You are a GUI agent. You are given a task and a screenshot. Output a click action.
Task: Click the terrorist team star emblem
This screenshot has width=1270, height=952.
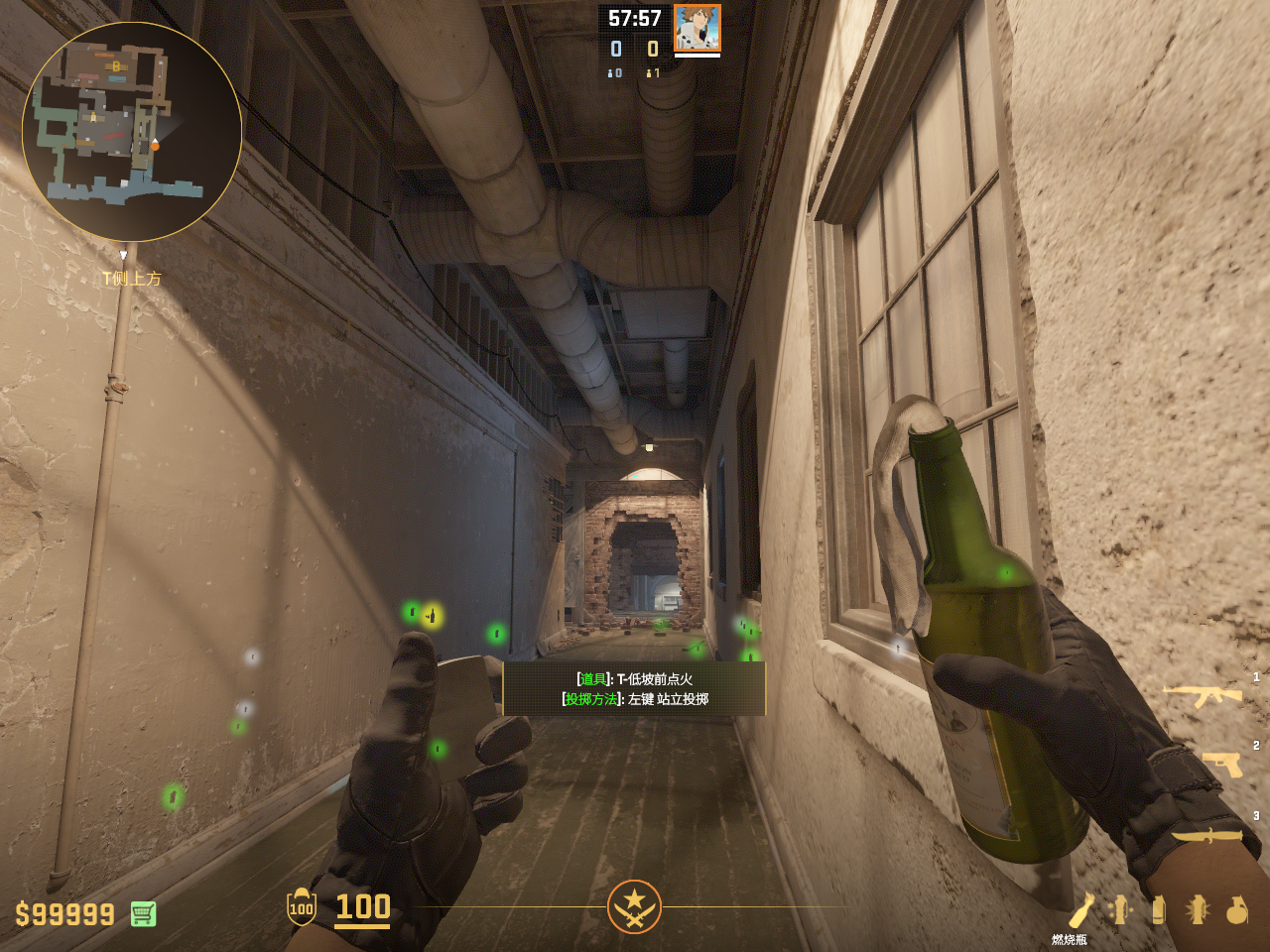coord(634,906)
